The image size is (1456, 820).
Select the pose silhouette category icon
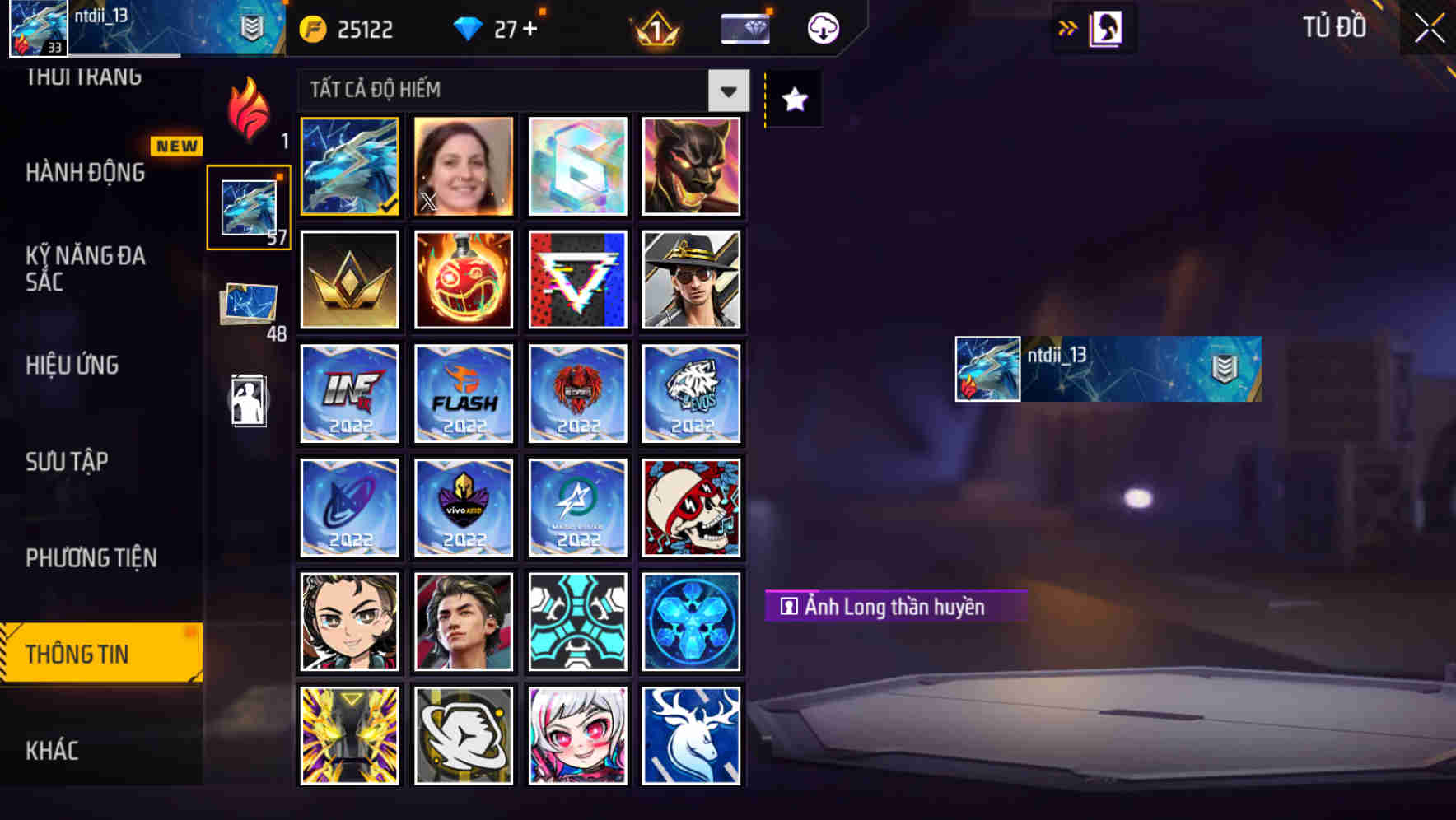(x=250, y=401)
